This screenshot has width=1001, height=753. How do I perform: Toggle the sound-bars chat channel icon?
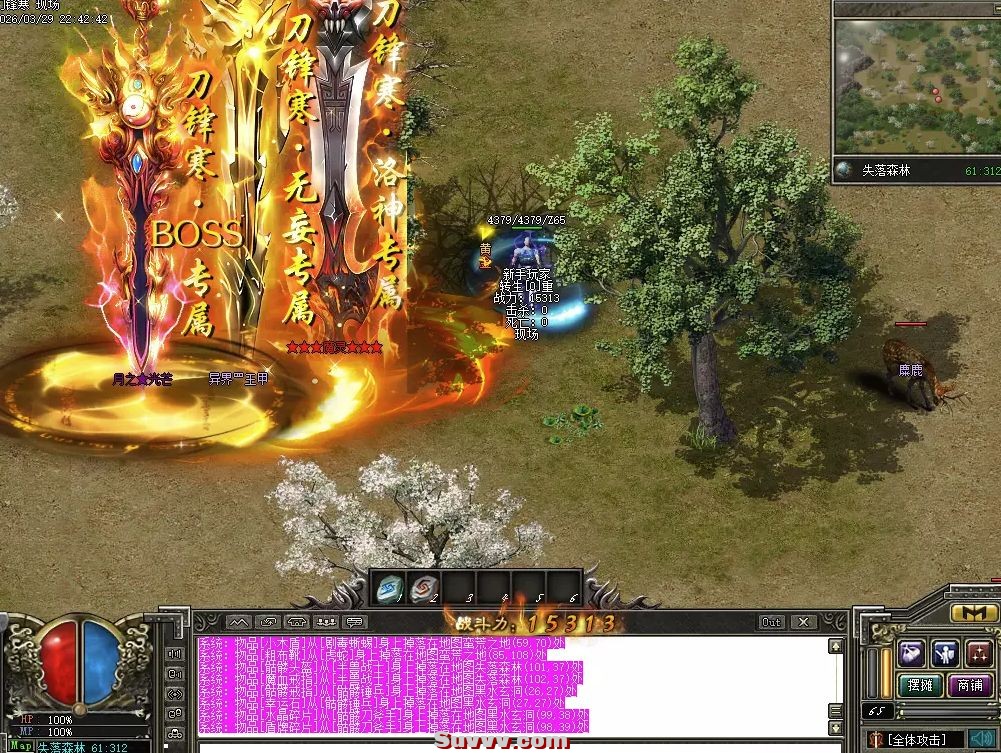tap(176, 654)
